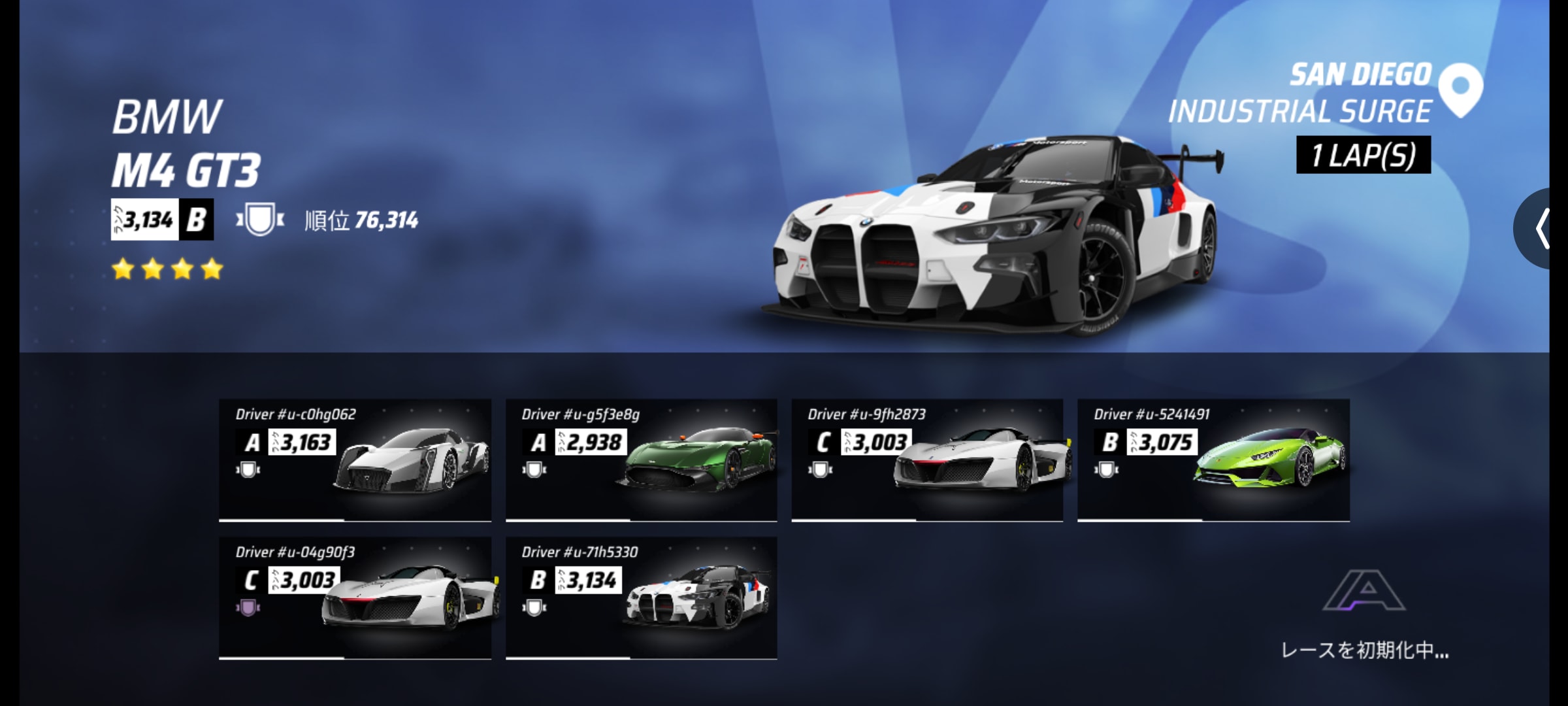This screenshot has height=706, width=1568.
Task: Select driver #u-c0hg062 player card
Action: pos(355,460)
